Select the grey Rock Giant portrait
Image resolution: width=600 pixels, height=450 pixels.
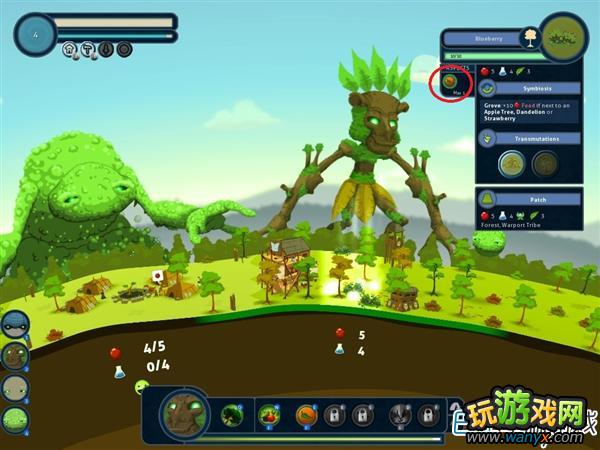13,388
